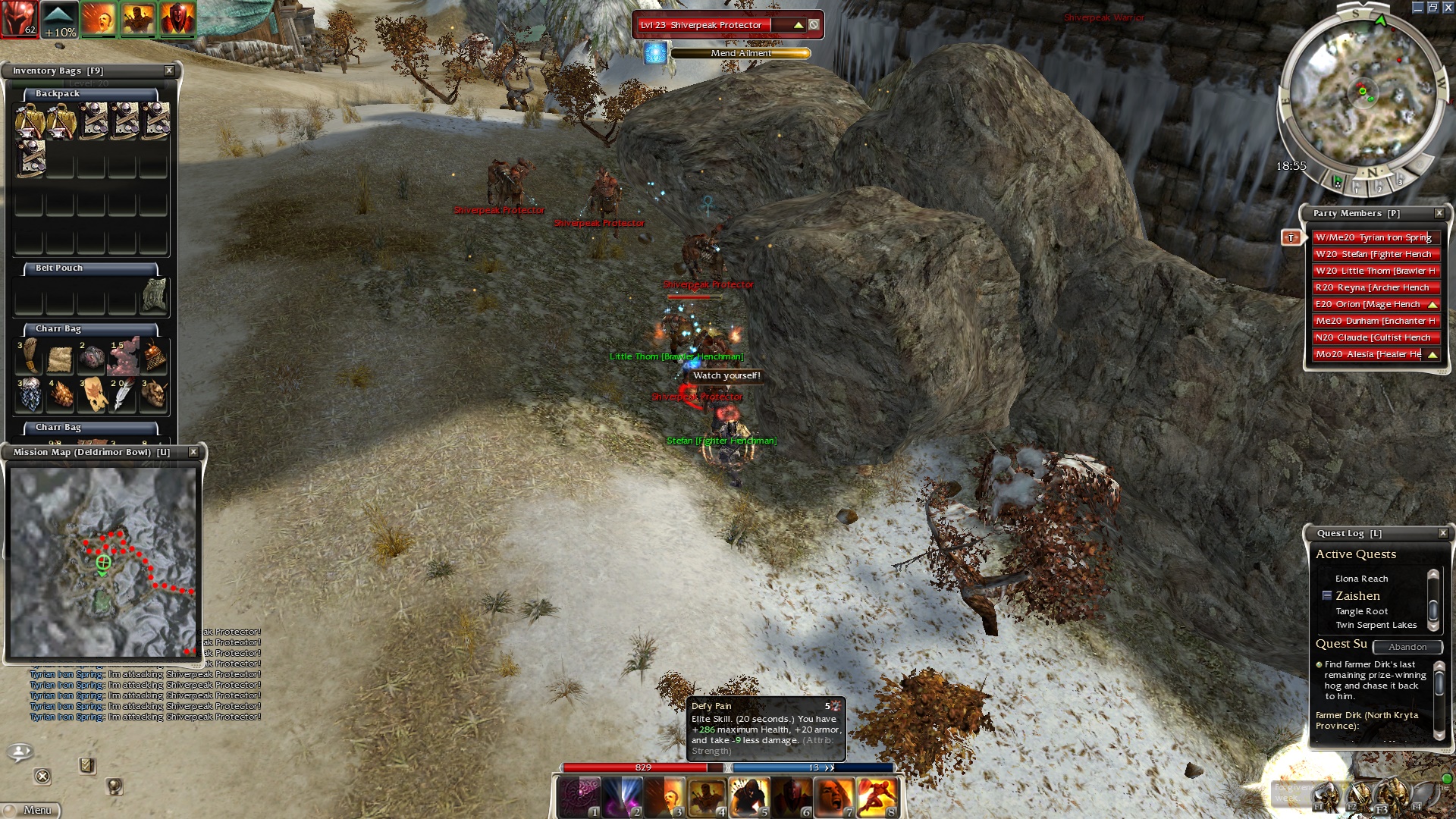Screen dimensions: 1456x819
Task: Activate the hooded figure skill in slot 5
Action: [x=749, y=798]
